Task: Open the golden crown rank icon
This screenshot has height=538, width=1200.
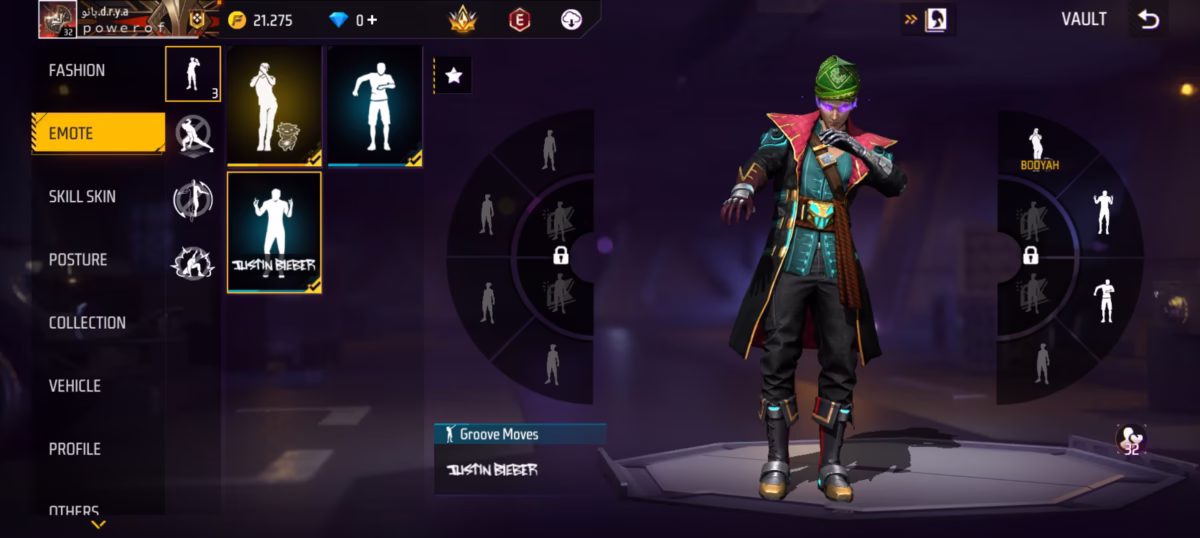Action: tap(462, 19)
